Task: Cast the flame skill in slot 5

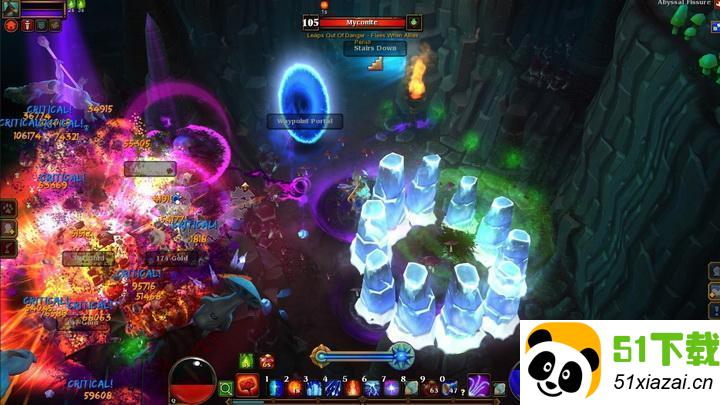Action: click(352, 386)
